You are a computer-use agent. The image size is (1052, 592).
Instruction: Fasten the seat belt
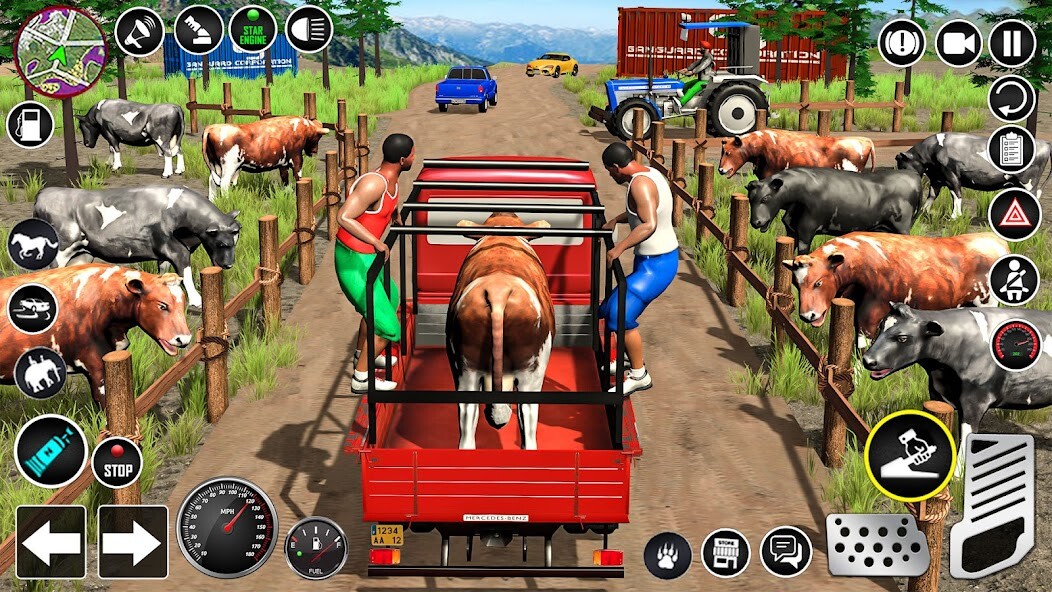tap(1014, 280)
